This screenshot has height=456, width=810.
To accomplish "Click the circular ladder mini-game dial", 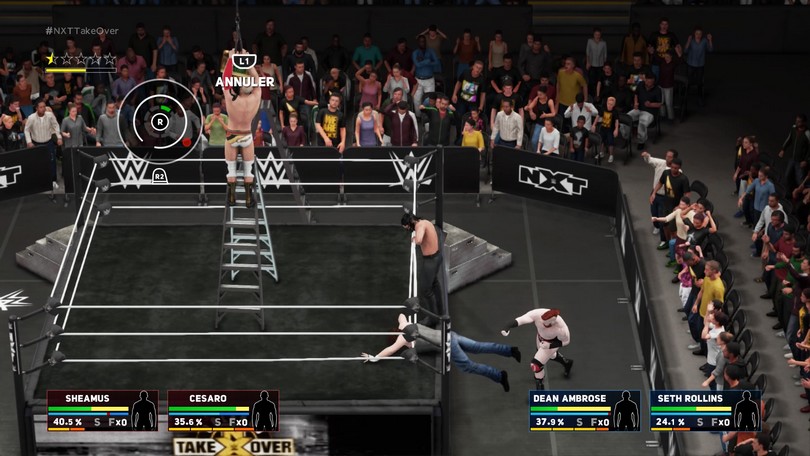I will (160, 121).
